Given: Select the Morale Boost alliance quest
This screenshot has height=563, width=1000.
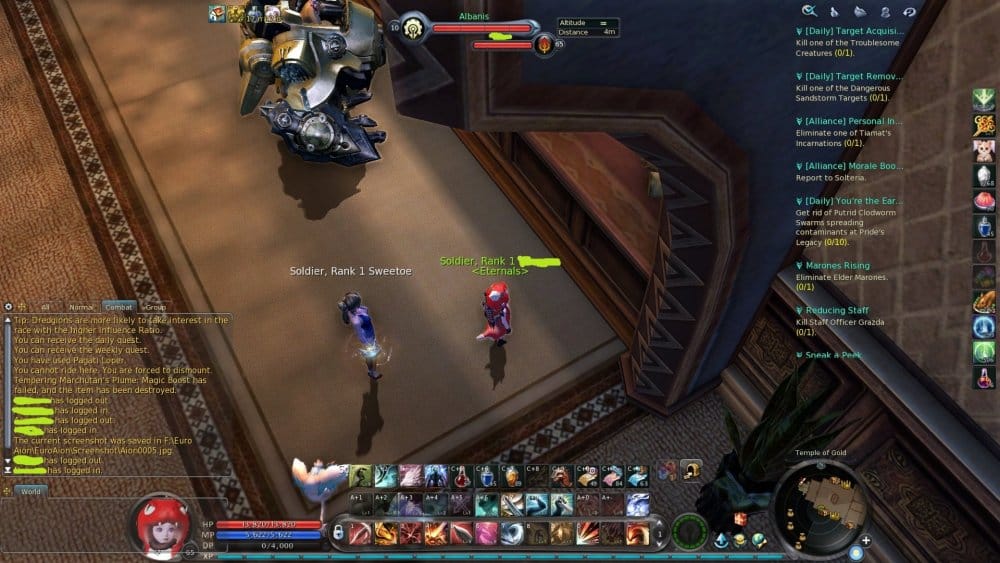Looking at the screenshot, I should click(849, 165).
